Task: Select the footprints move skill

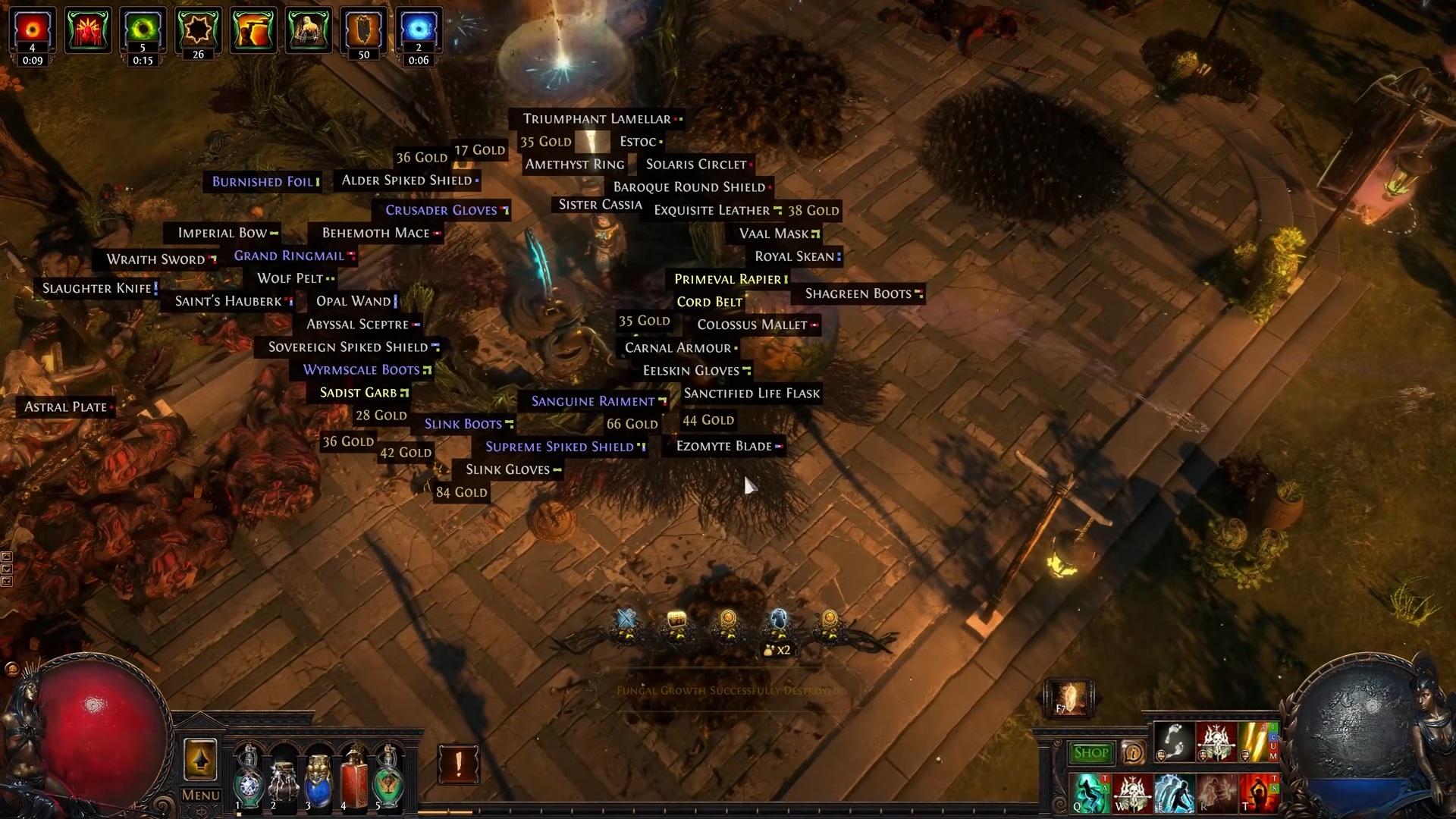Action: 1174,742
